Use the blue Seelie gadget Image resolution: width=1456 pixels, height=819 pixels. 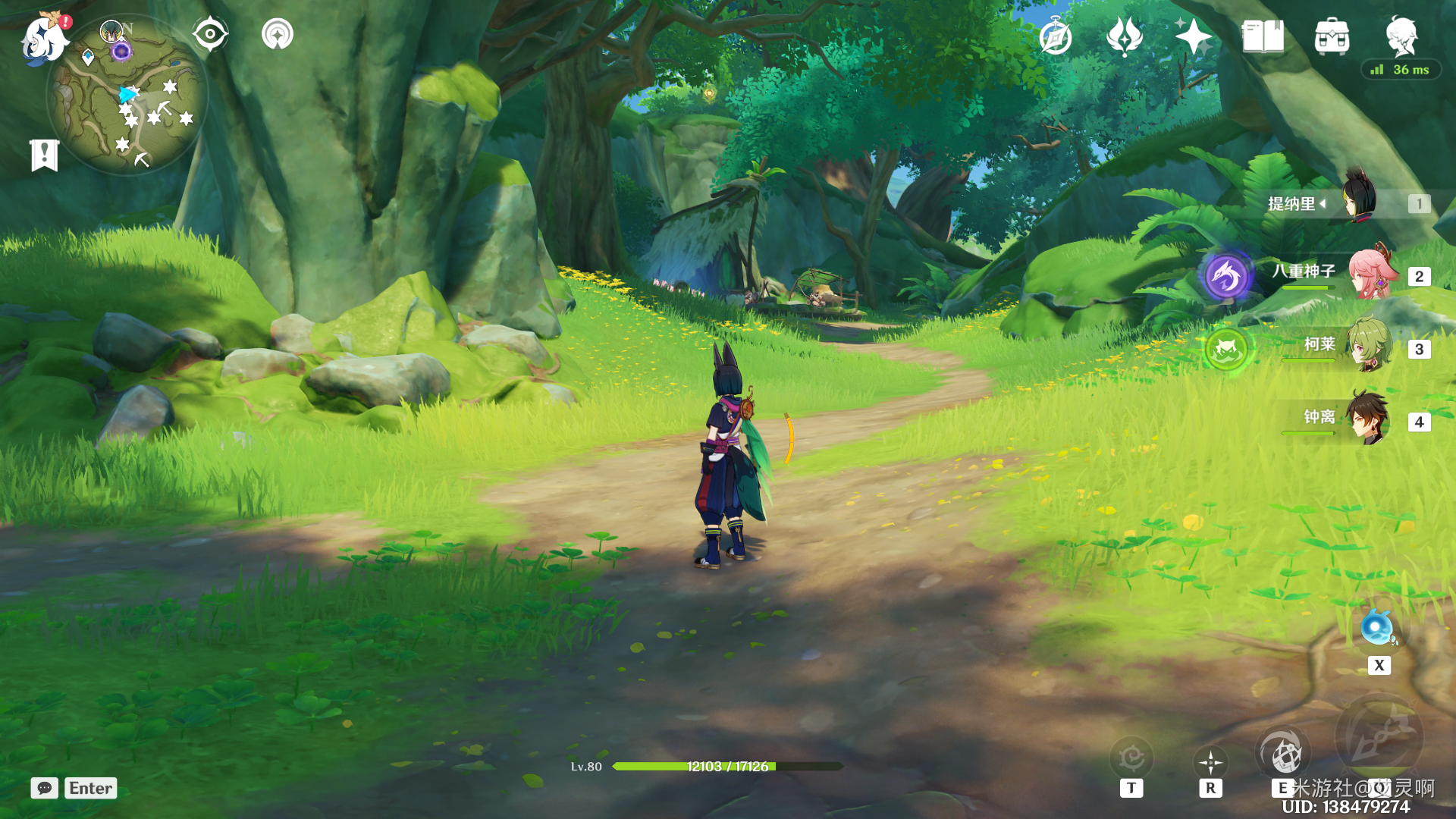click(x=1377, y=629)
